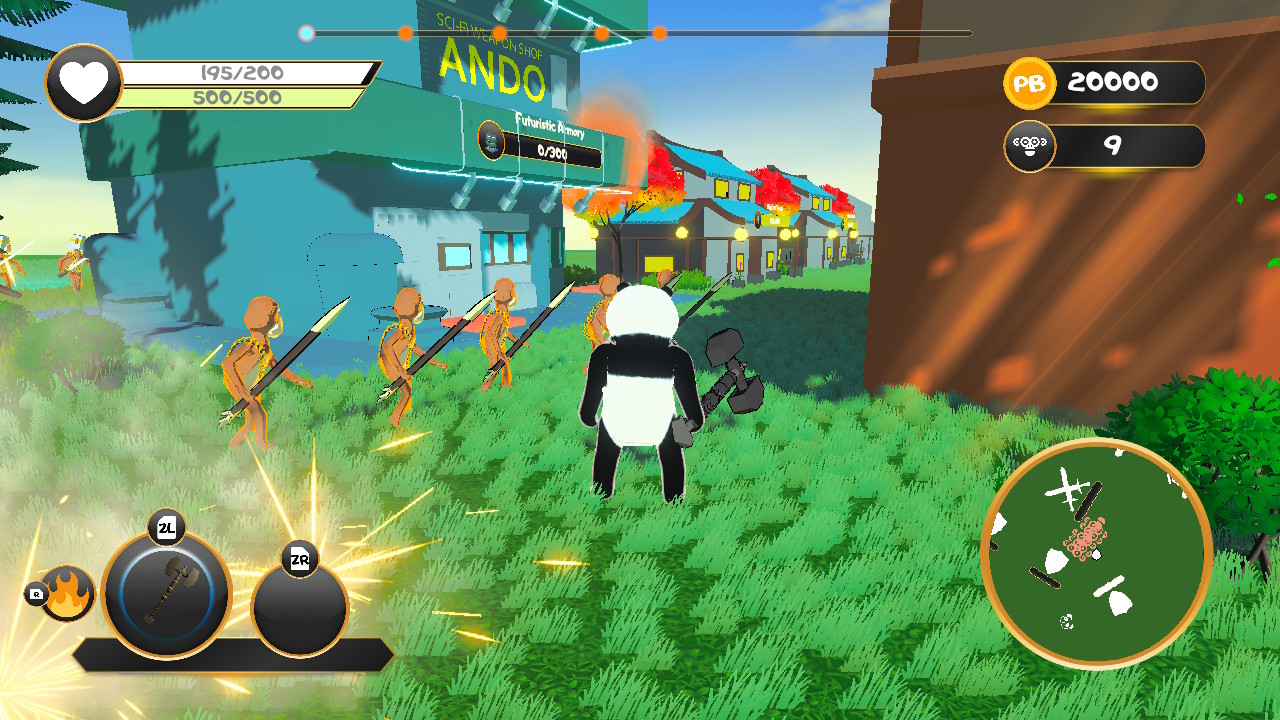The image size is (1280, 720).
Task: Click the rightmost orange dot on the top track
Action: pyautogui.click(x=661, y=33)
